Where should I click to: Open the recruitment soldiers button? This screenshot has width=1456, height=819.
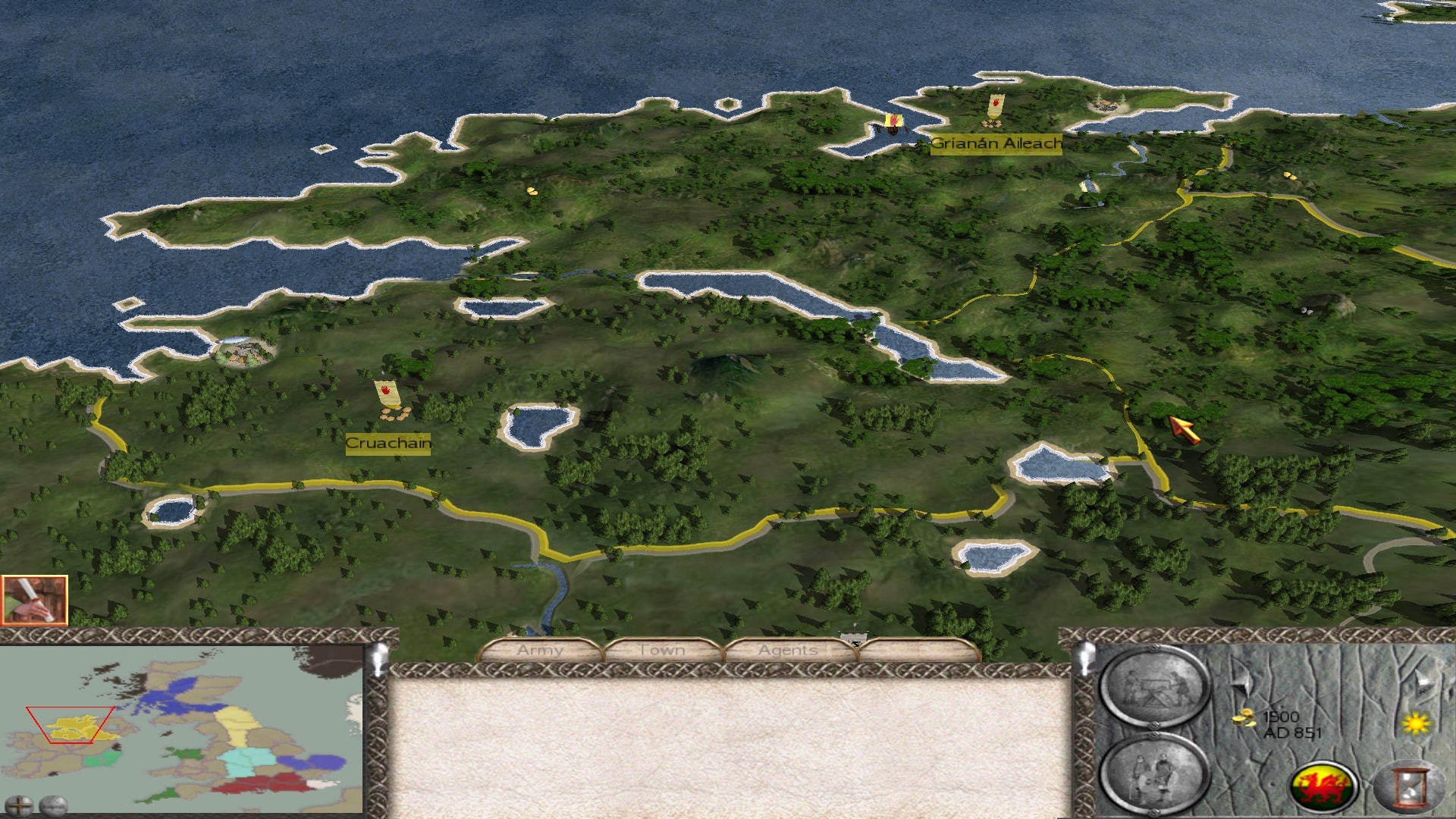pyautogui.click(x=1153, y=774)
